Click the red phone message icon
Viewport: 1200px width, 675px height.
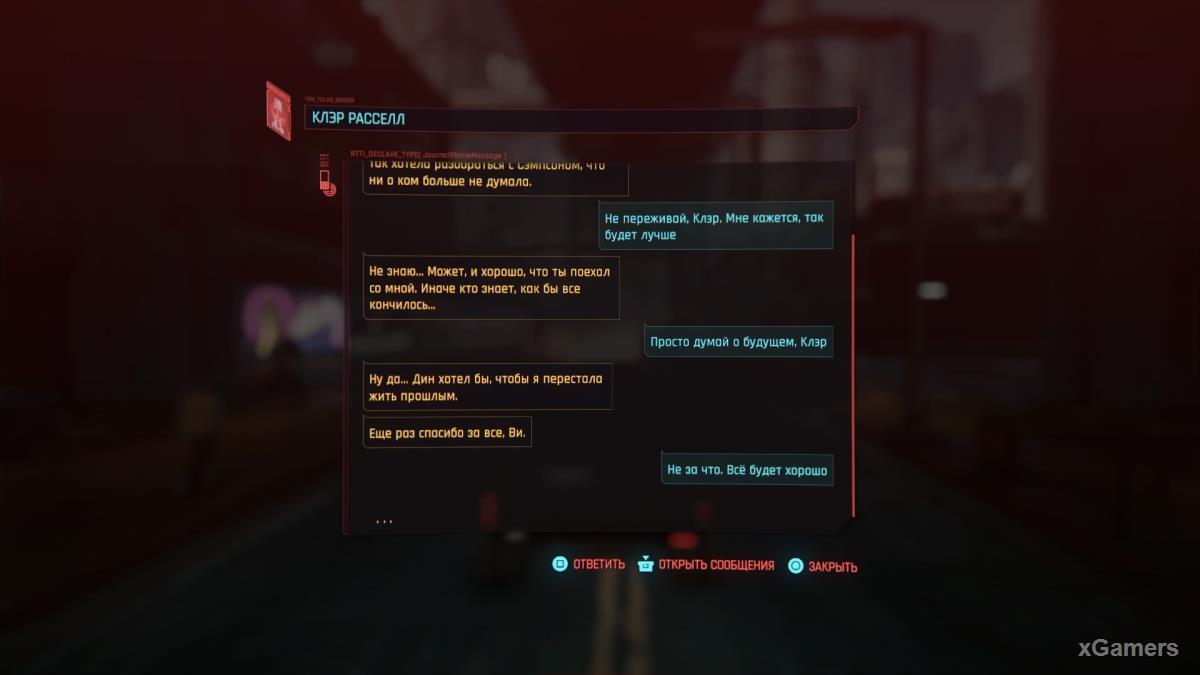click(325, 177)
